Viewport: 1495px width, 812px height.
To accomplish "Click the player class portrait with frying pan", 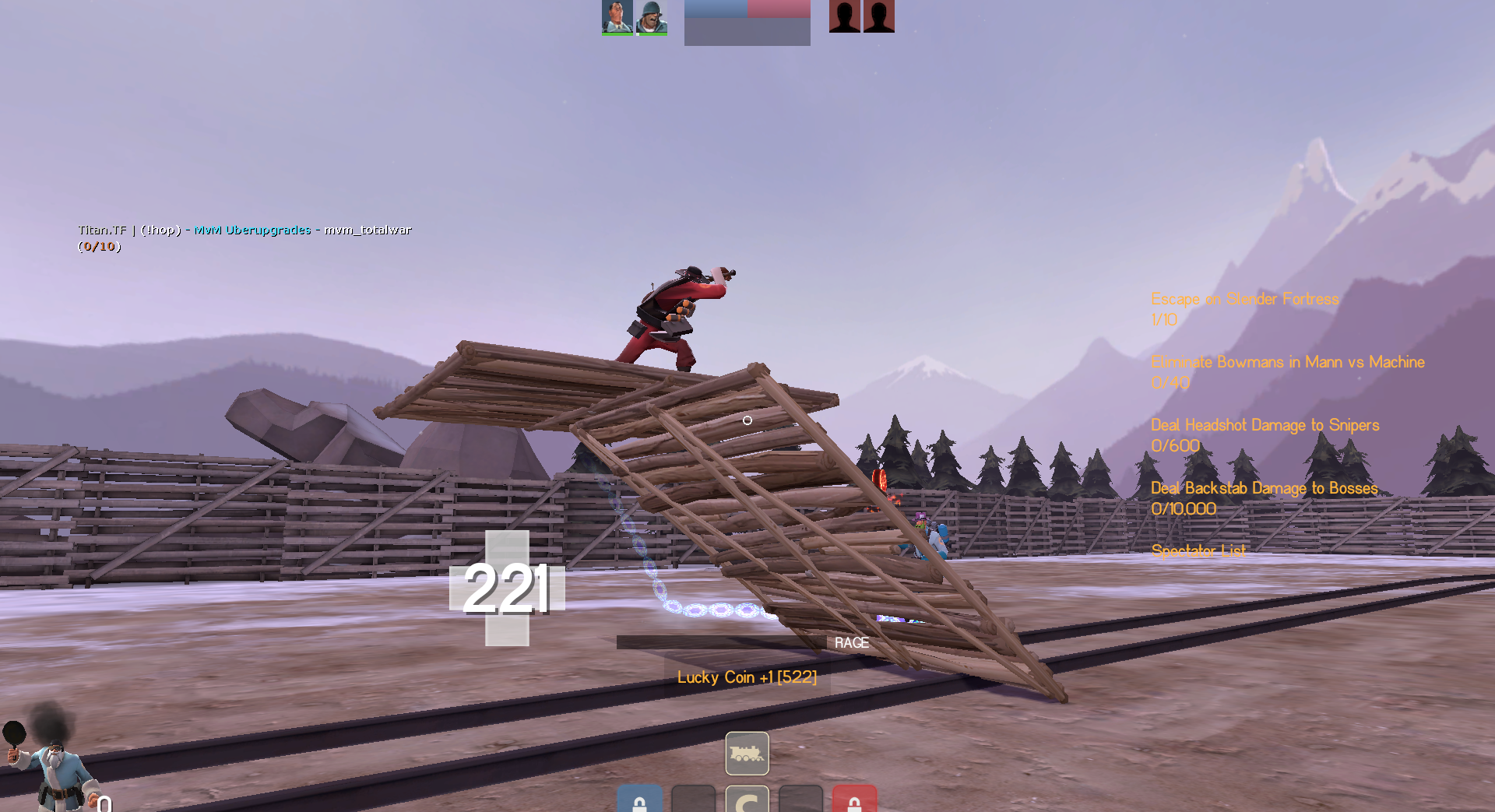I will coord(51,763).
